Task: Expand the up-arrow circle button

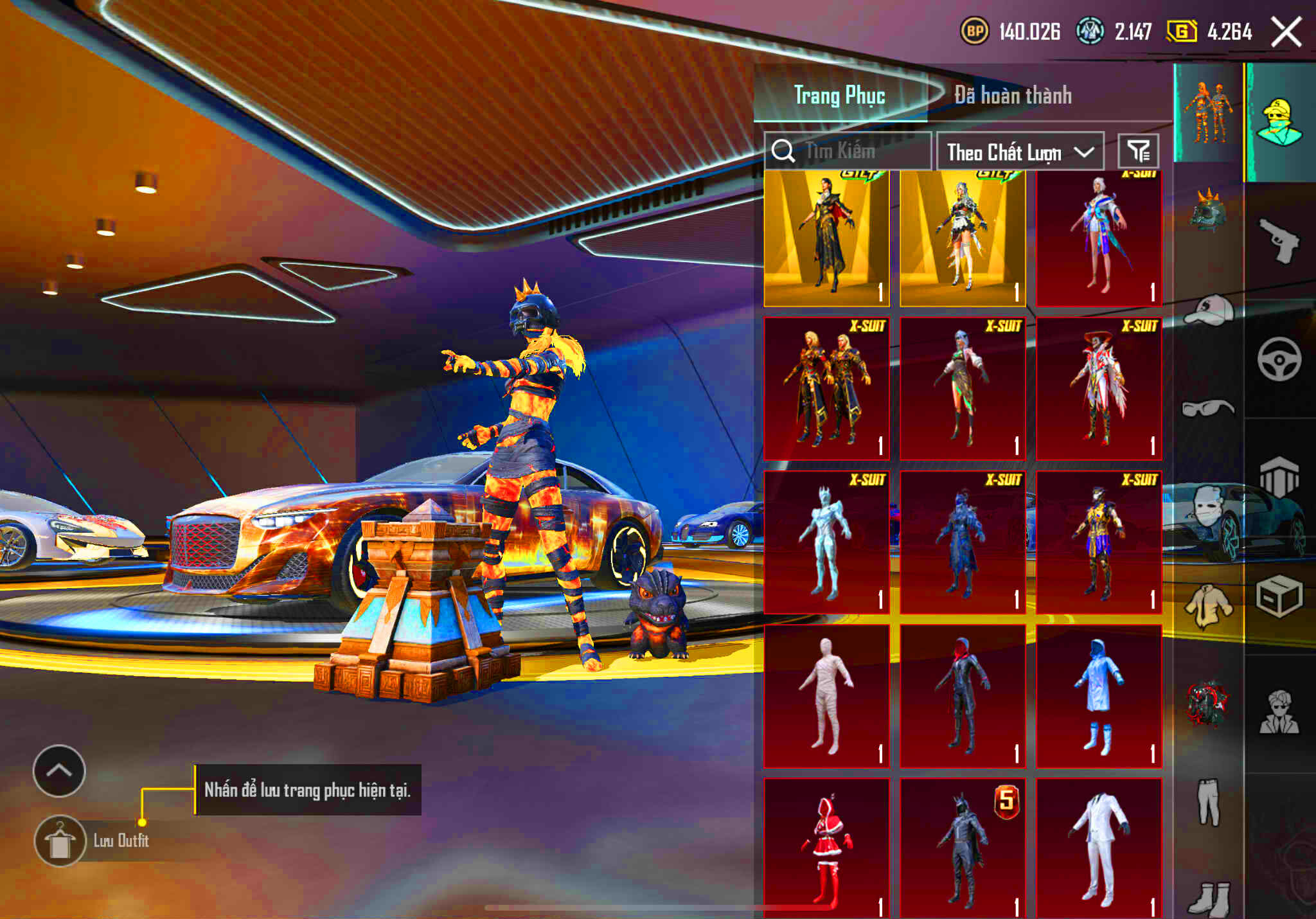Action: 59,771
